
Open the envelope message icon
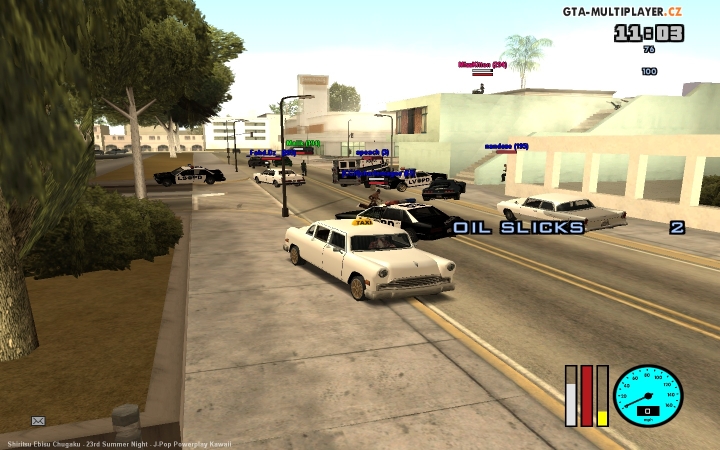click(38, 421)
